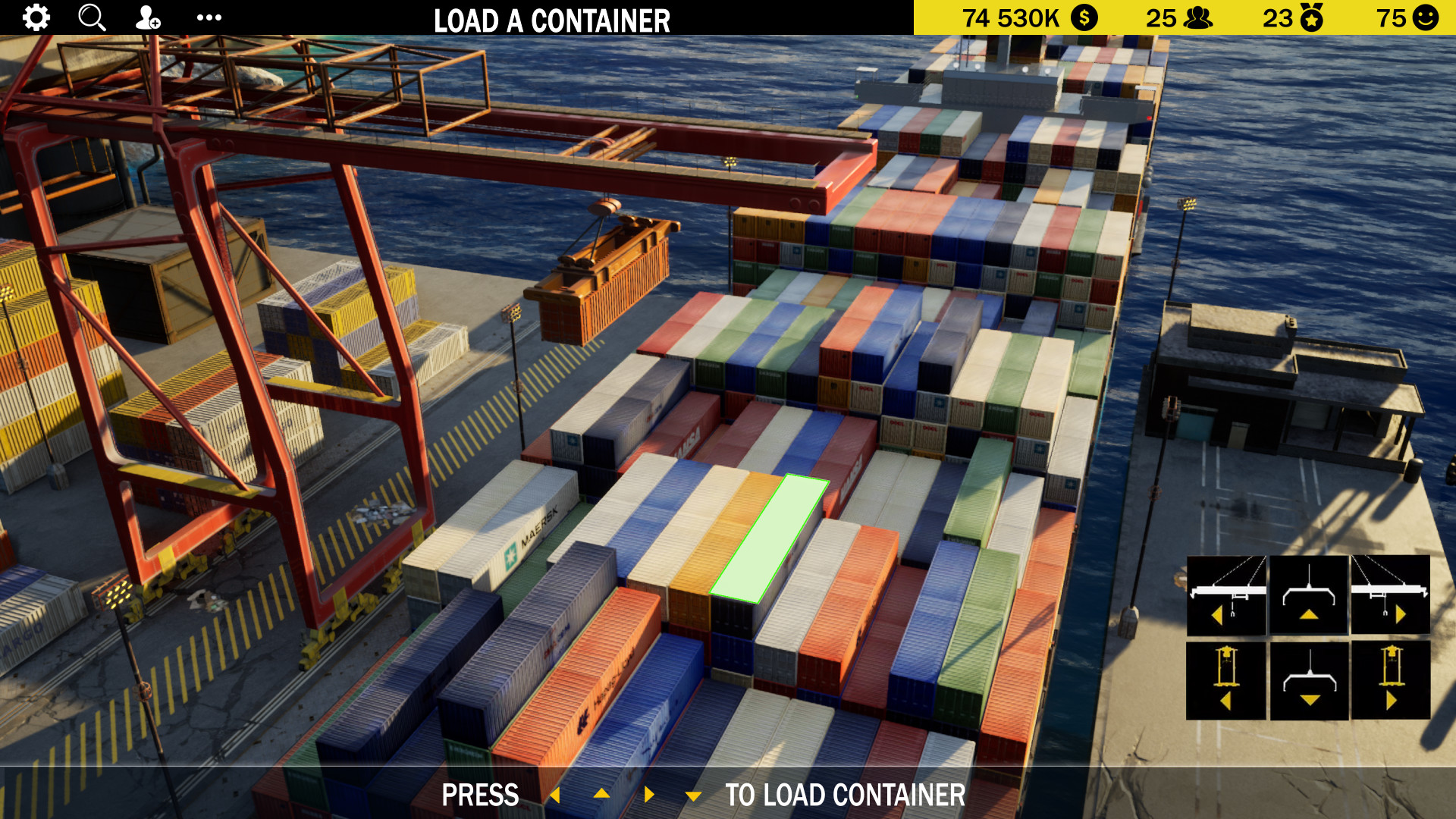Open the search magnifier tool

[x=92, y=17]
